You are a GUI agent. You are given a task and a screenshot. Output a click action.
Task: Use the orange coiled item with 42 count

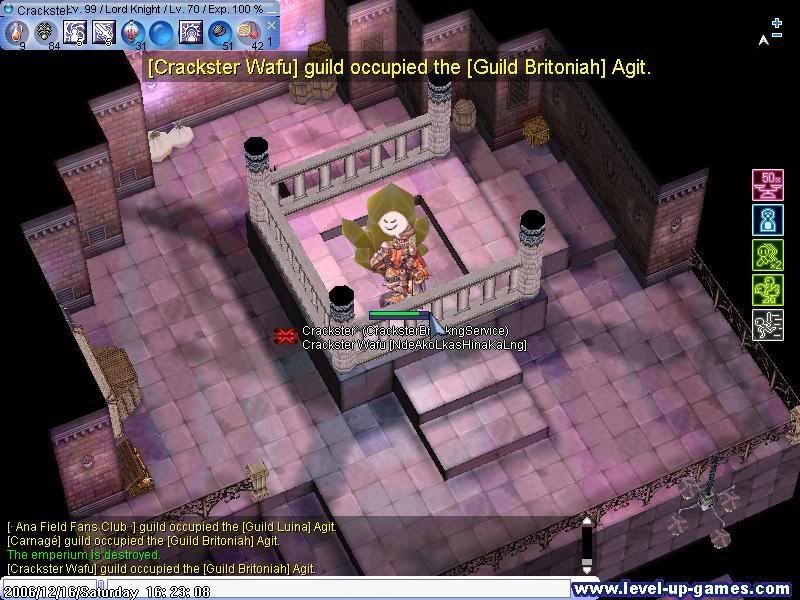[249, 32]
